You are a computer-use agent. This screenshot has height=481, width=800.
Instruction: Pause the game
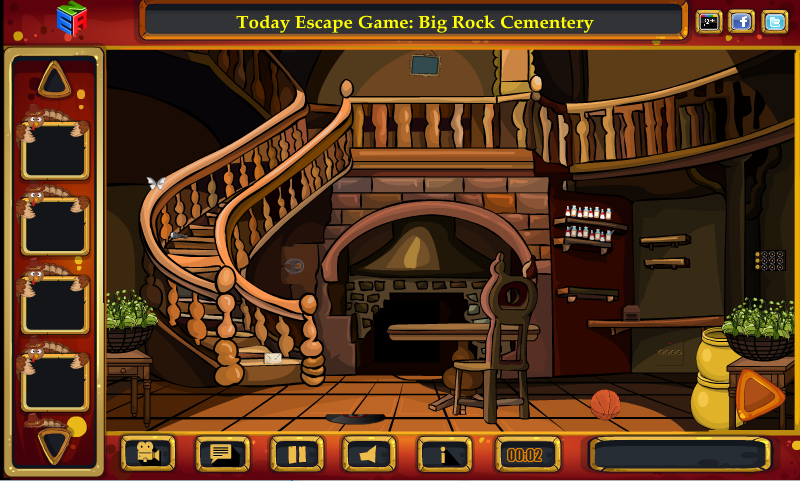tap(297, 455)
